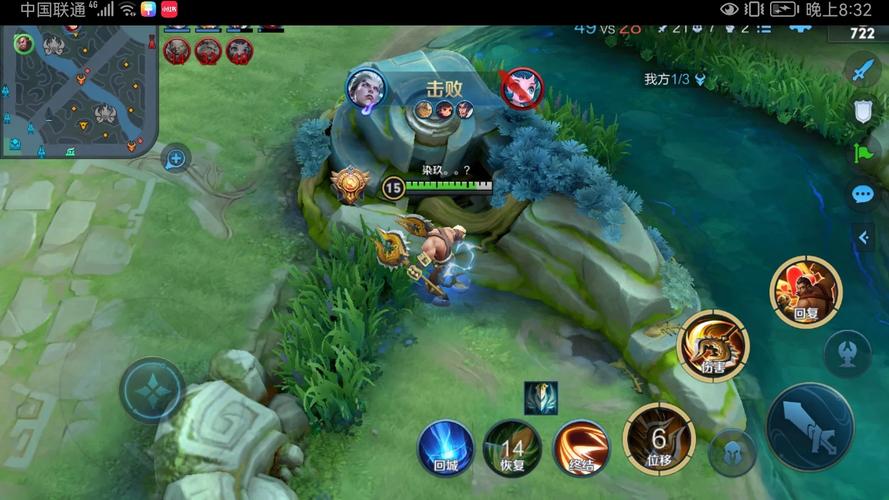Collapse the side panel with the arrow
Screen dimensions: 889x500
(x=862, y=237)
